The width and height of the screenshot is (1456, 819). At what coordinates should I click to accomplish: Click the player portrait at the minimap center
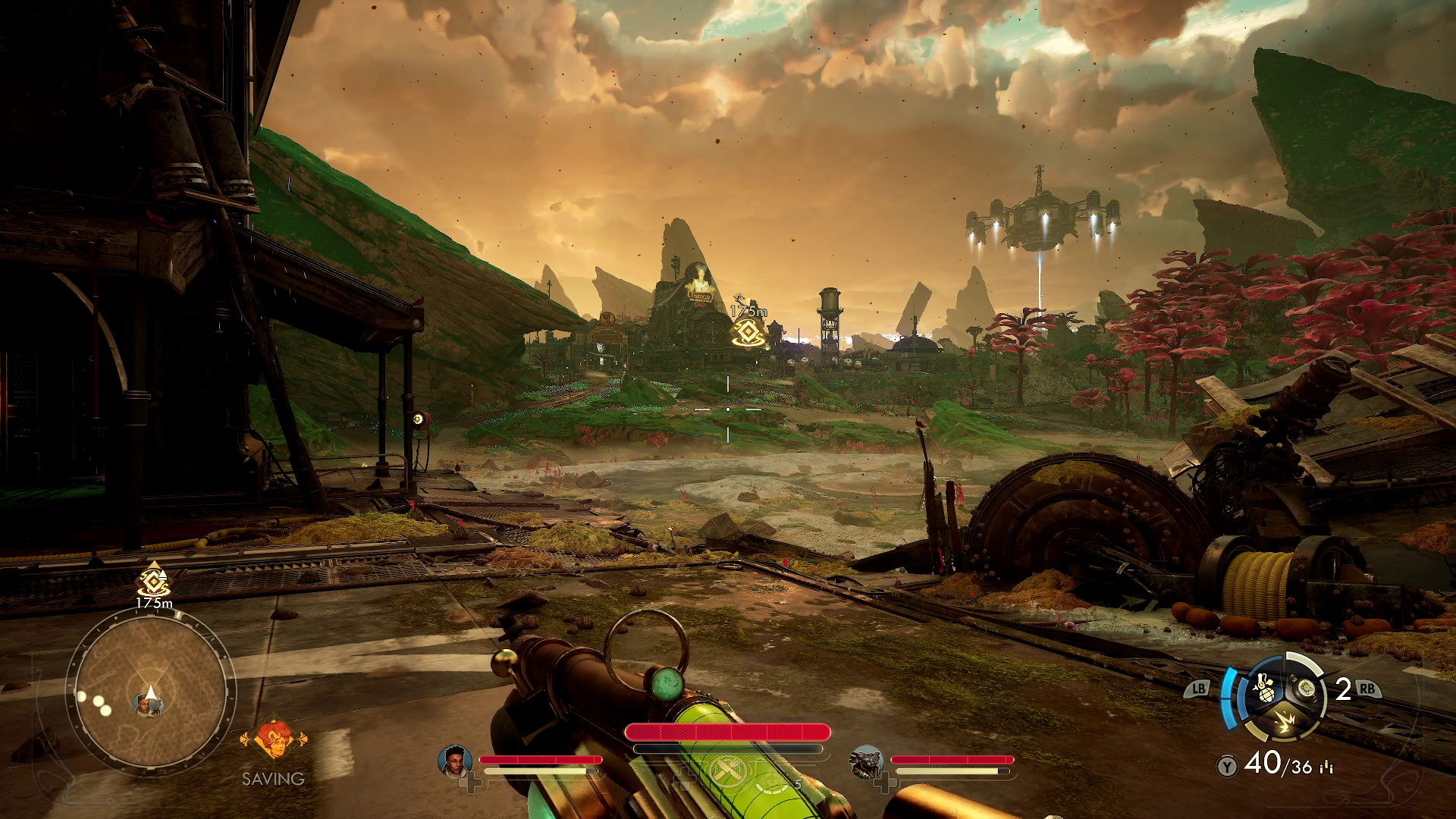point(148,707)
